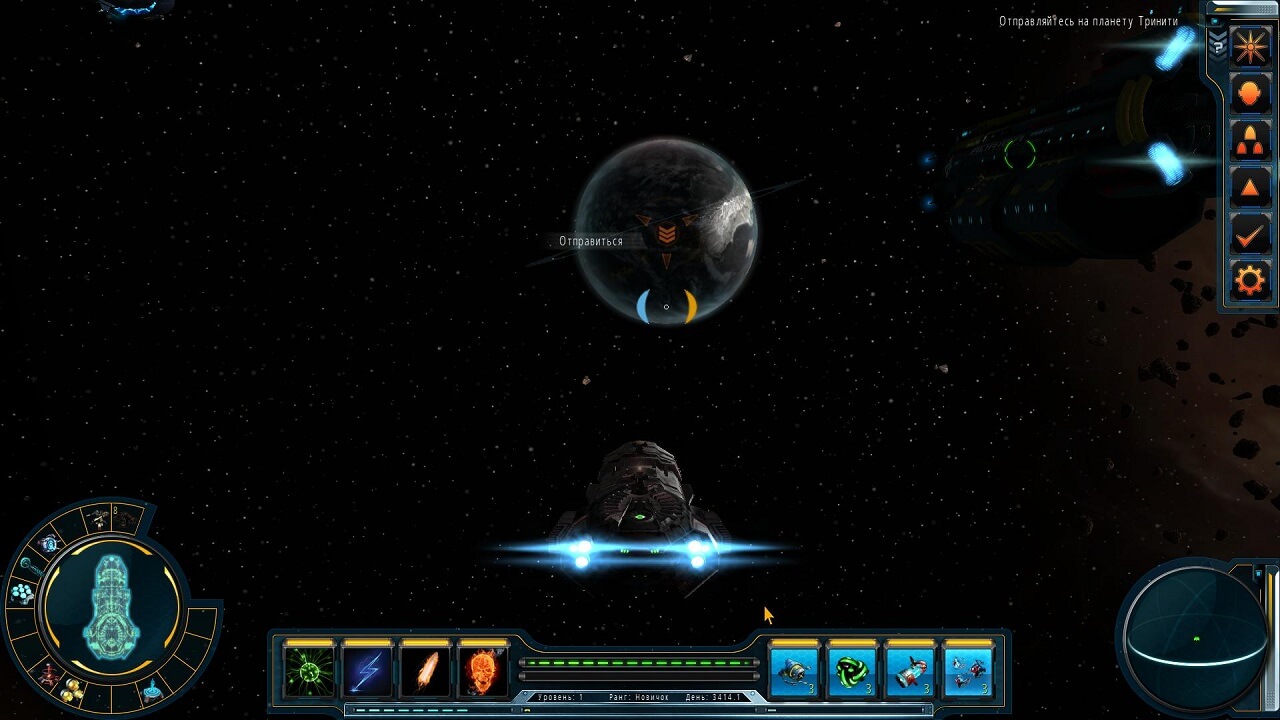Activate the blue lightning bolt ability

tap(367, 670)
